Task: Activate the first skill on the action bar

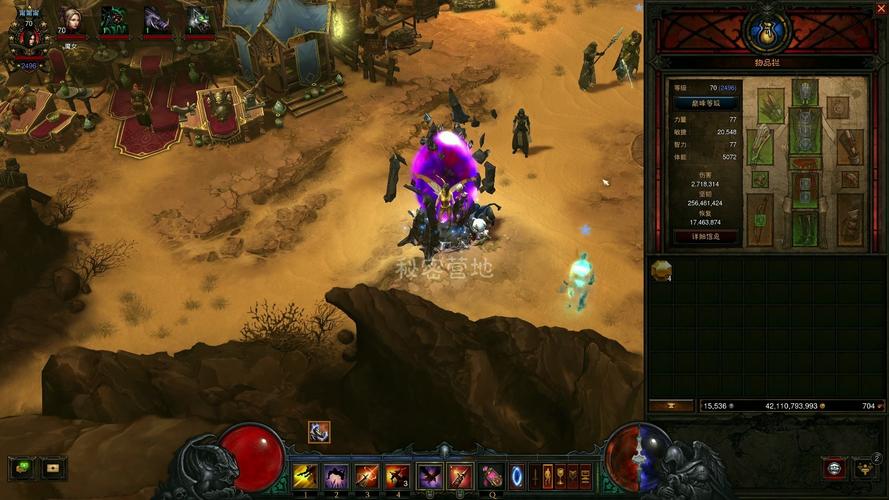Action: point(305,476)
